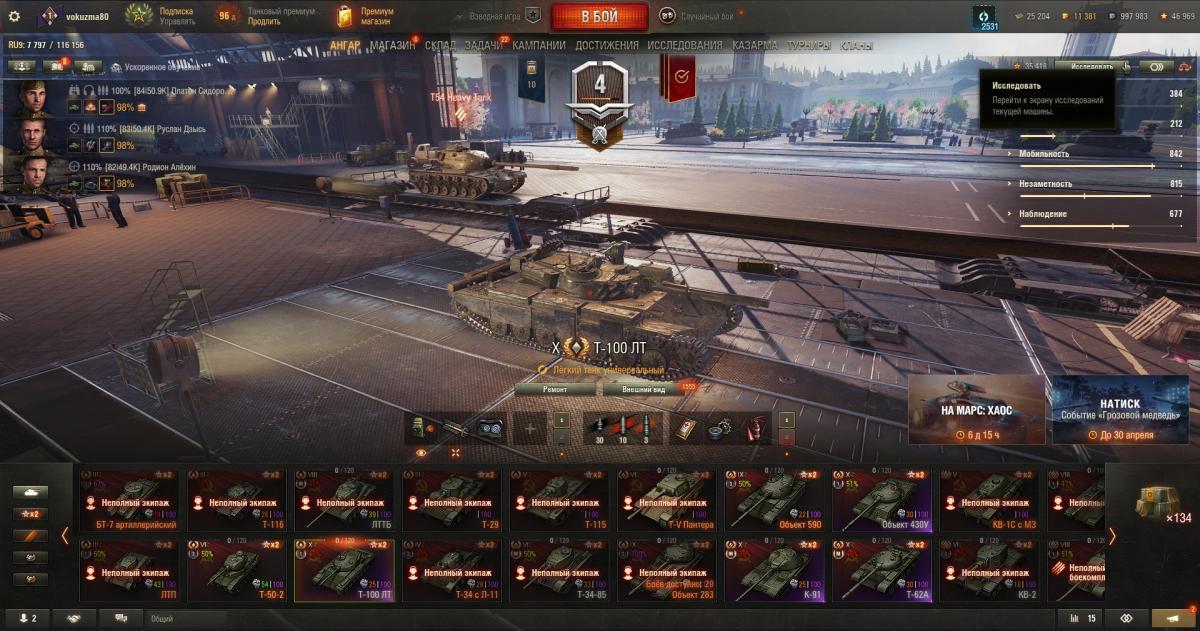This screenshot has width=1200, height=631.
Task: Open the Внешний вид customization
Action: (x=643, y=389)
